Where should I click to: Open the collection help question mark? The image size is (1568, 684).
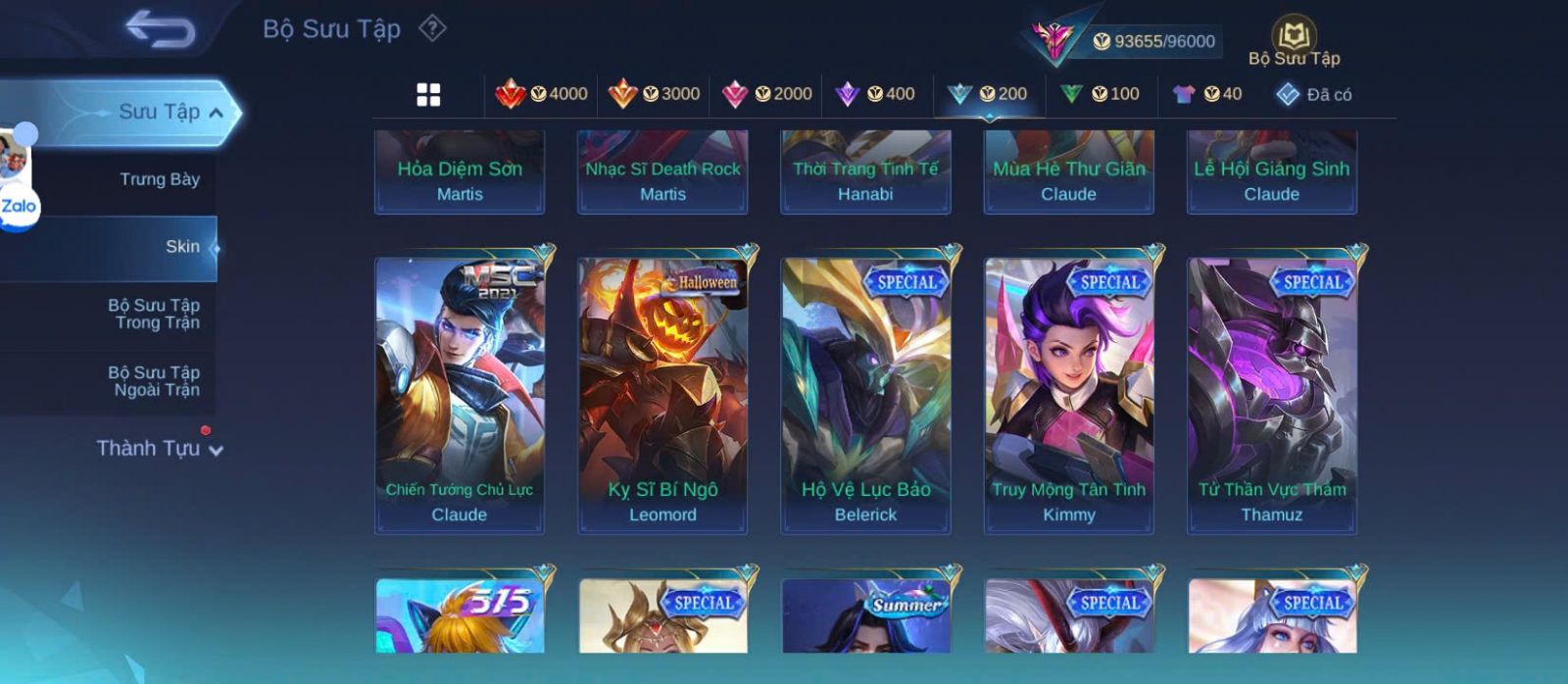(432, 28)
